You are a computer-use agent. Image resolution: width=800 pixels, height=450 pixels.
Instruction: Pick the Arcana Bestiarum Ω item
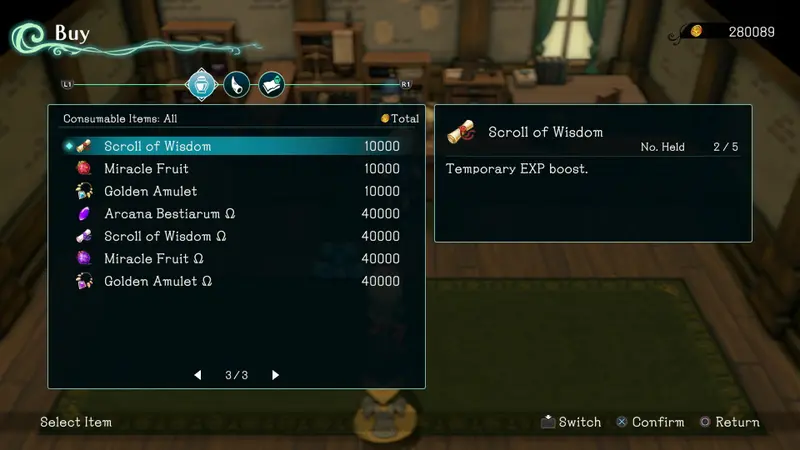pos(170,214)
